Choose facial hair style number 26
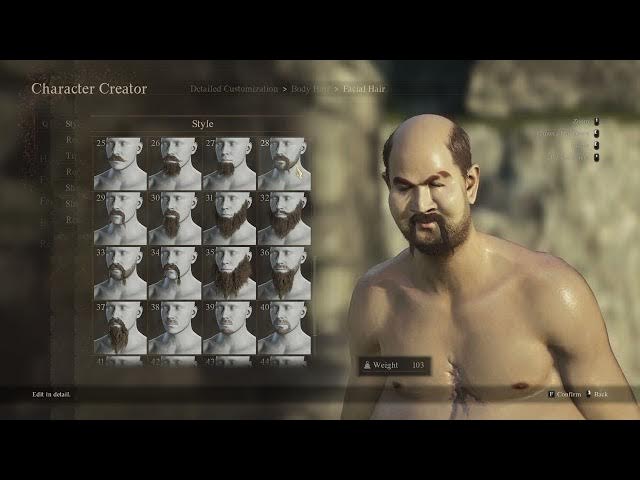 pyautogui.click(x=174, y=163)
